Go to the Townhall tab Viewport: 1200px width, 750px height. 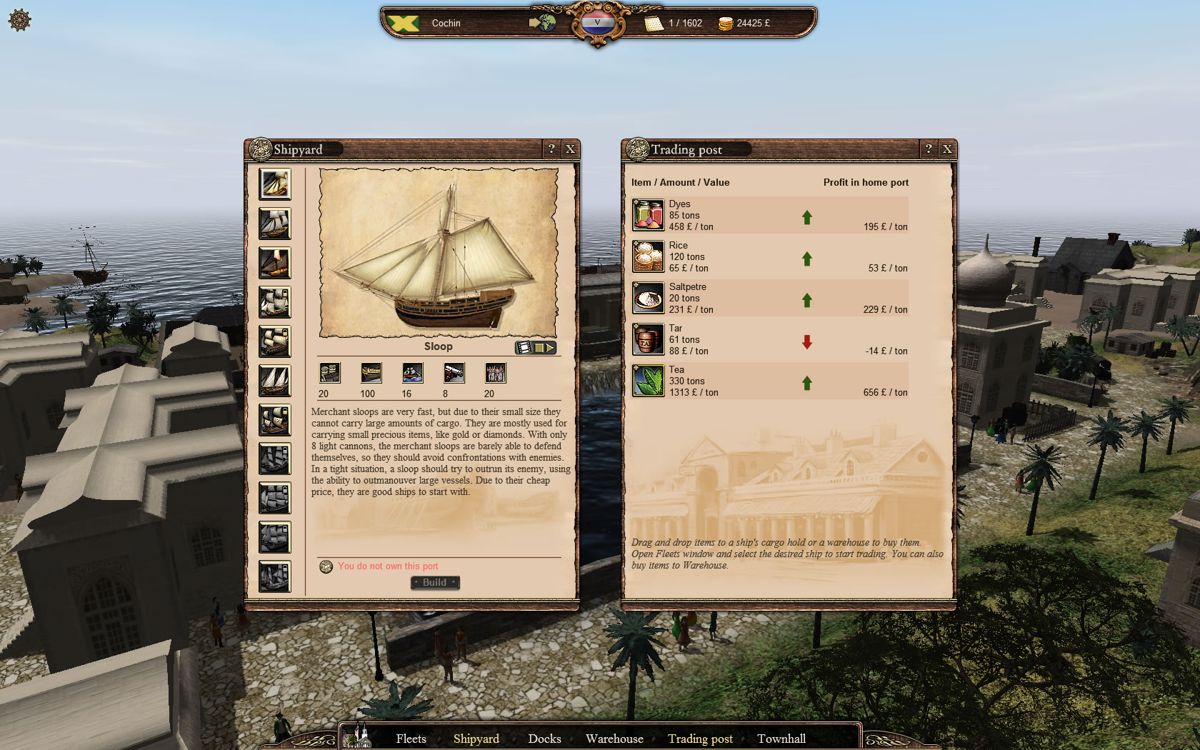[781, 739]
